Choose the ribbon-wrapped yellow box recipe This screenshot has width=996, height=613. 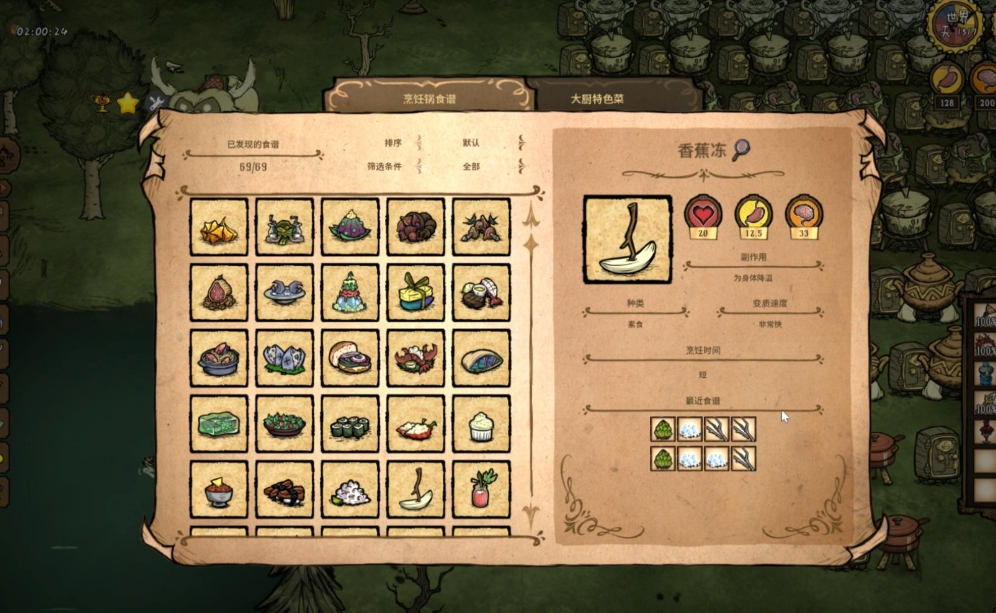pyautogui.click(x=416, y=292)
